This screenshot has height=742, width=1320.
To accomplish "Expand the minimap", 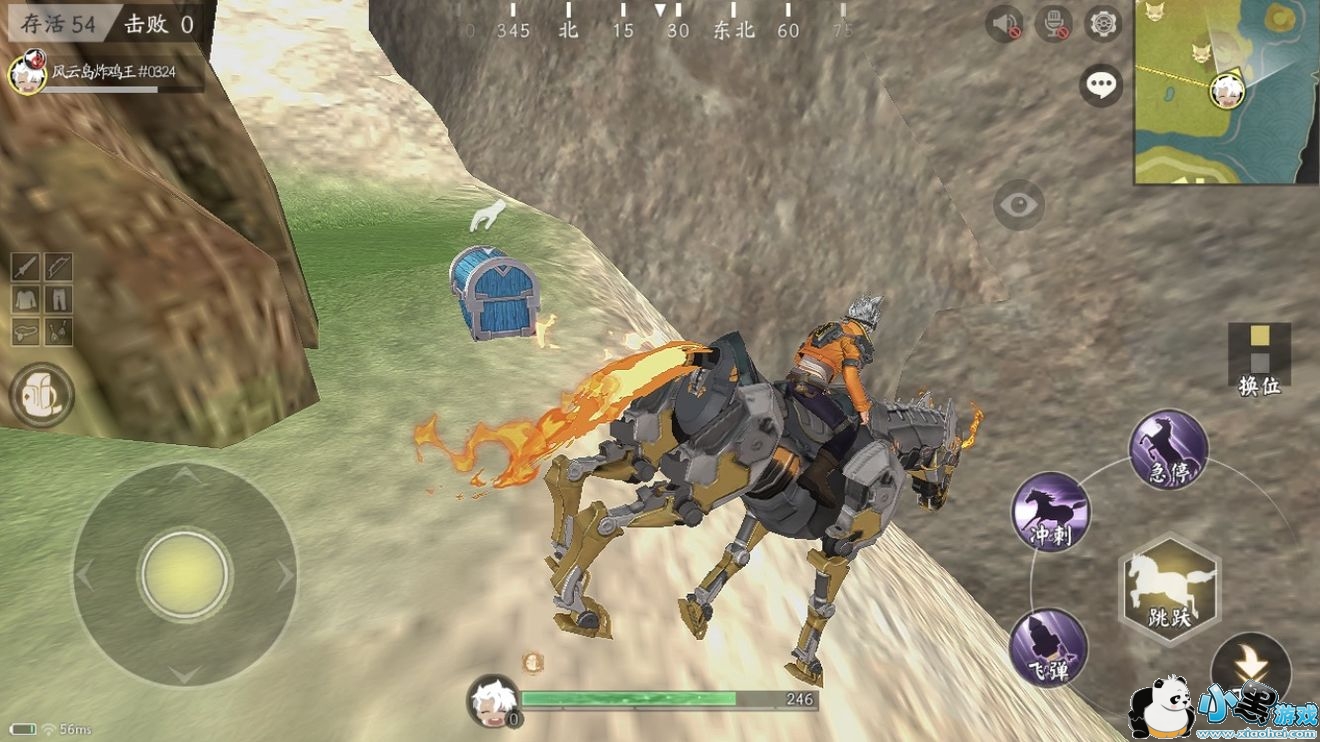I will (x=1226, y=91).
